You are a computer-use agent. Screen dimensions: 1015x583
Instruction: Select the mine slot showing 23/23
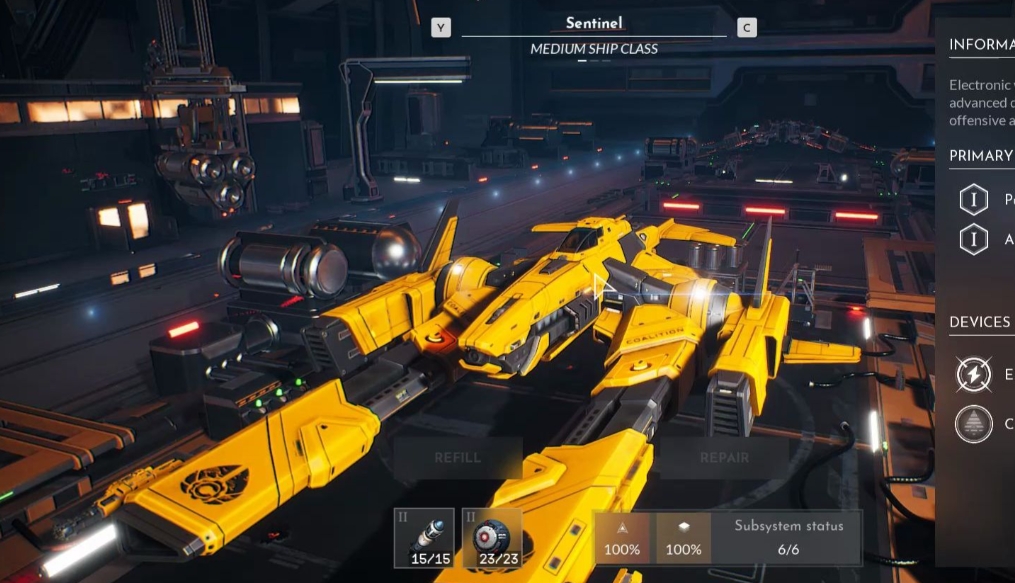tap(493, 538)
